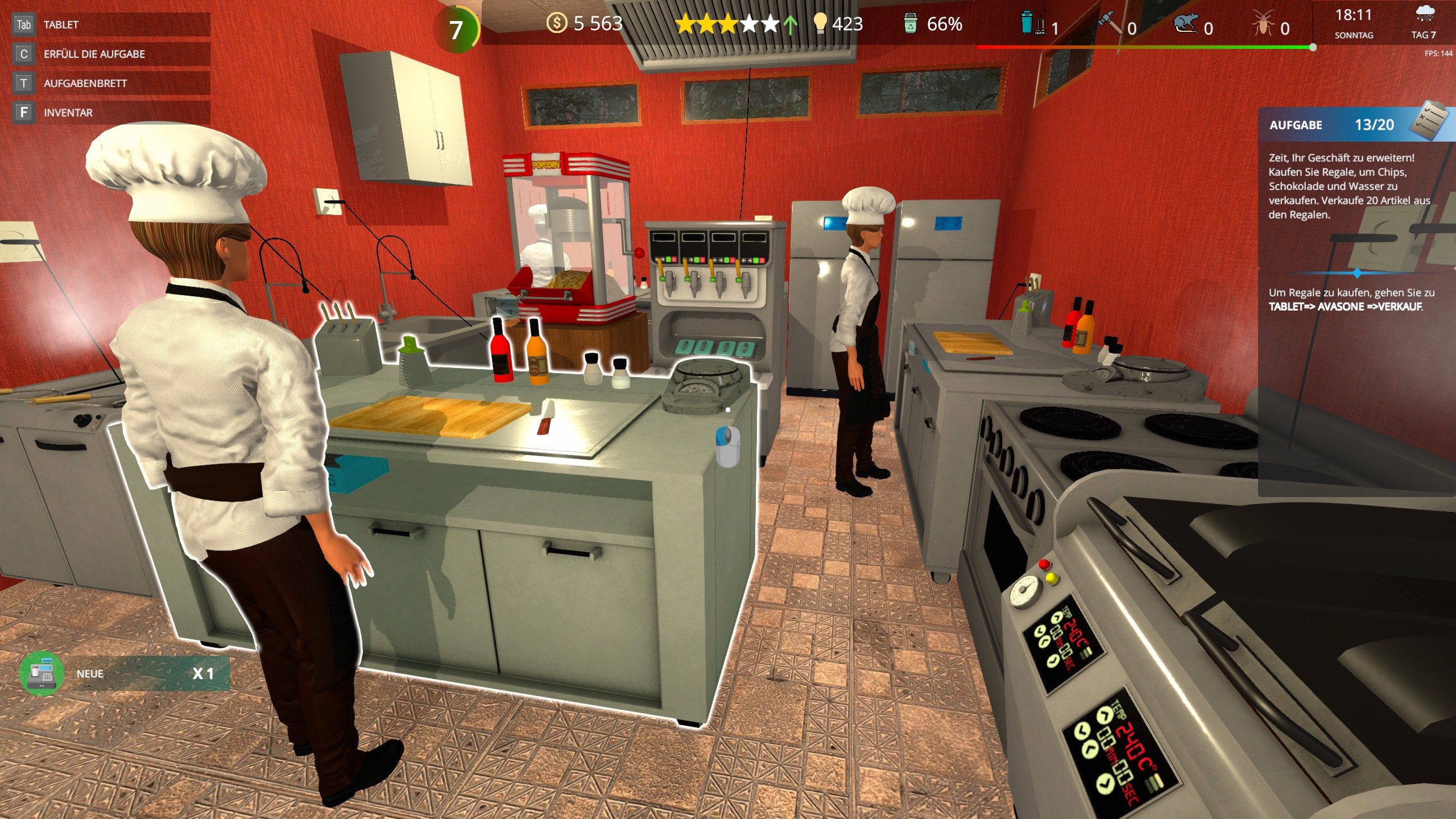Open the Inventar entry
This screenshot has width=1456, height=819.
pos(111,113)
